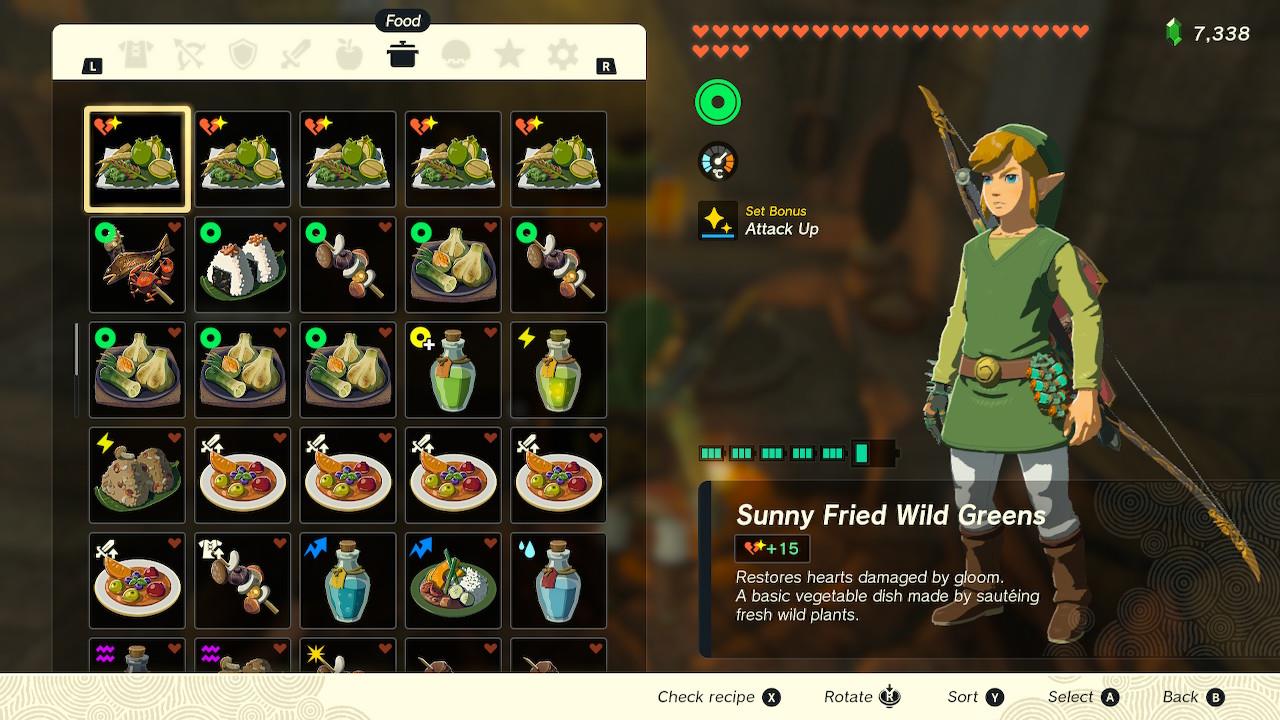Pick the green stamina elixir bottle

click(x=453, y=370)
